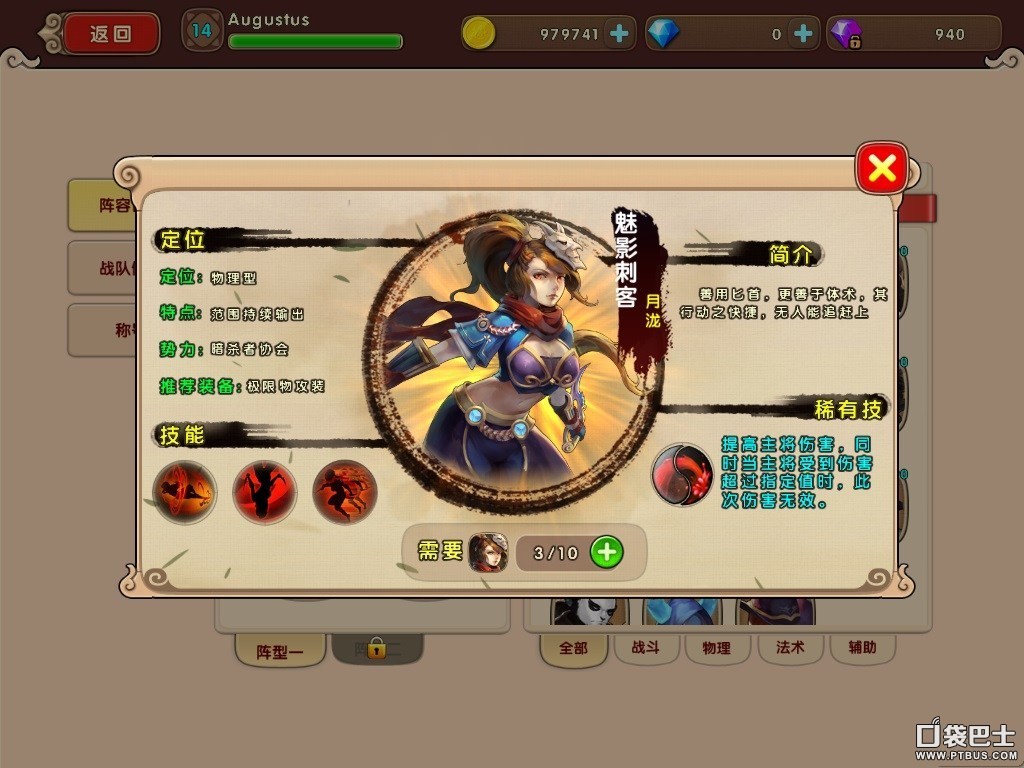Switch to the 战斗 filter tab
Image resolution: width=1024 pixels, height=768 pixels.
[x=645, y=648]
